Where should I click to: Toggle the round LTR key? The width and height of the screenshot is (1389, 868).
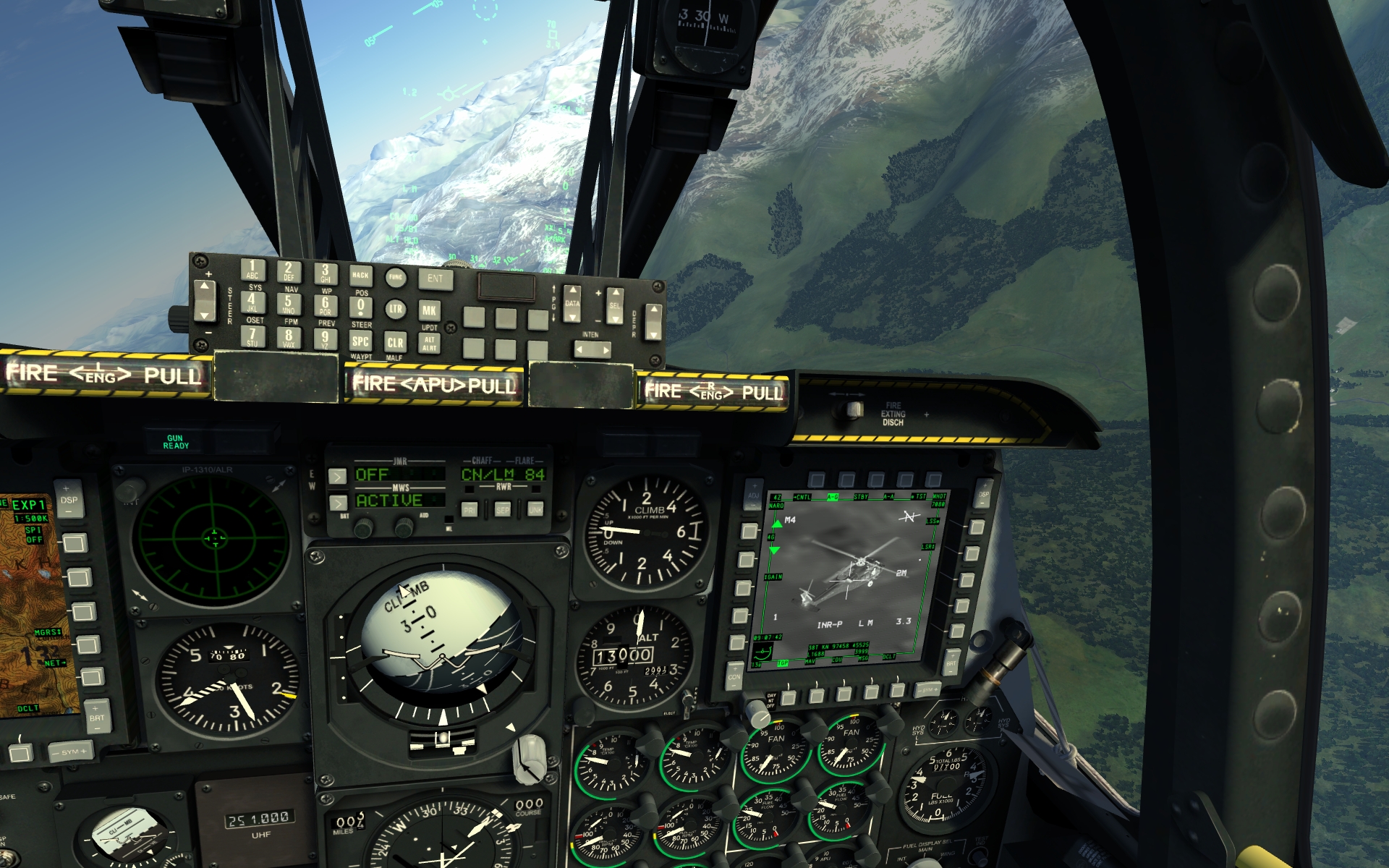coord(395,309)
